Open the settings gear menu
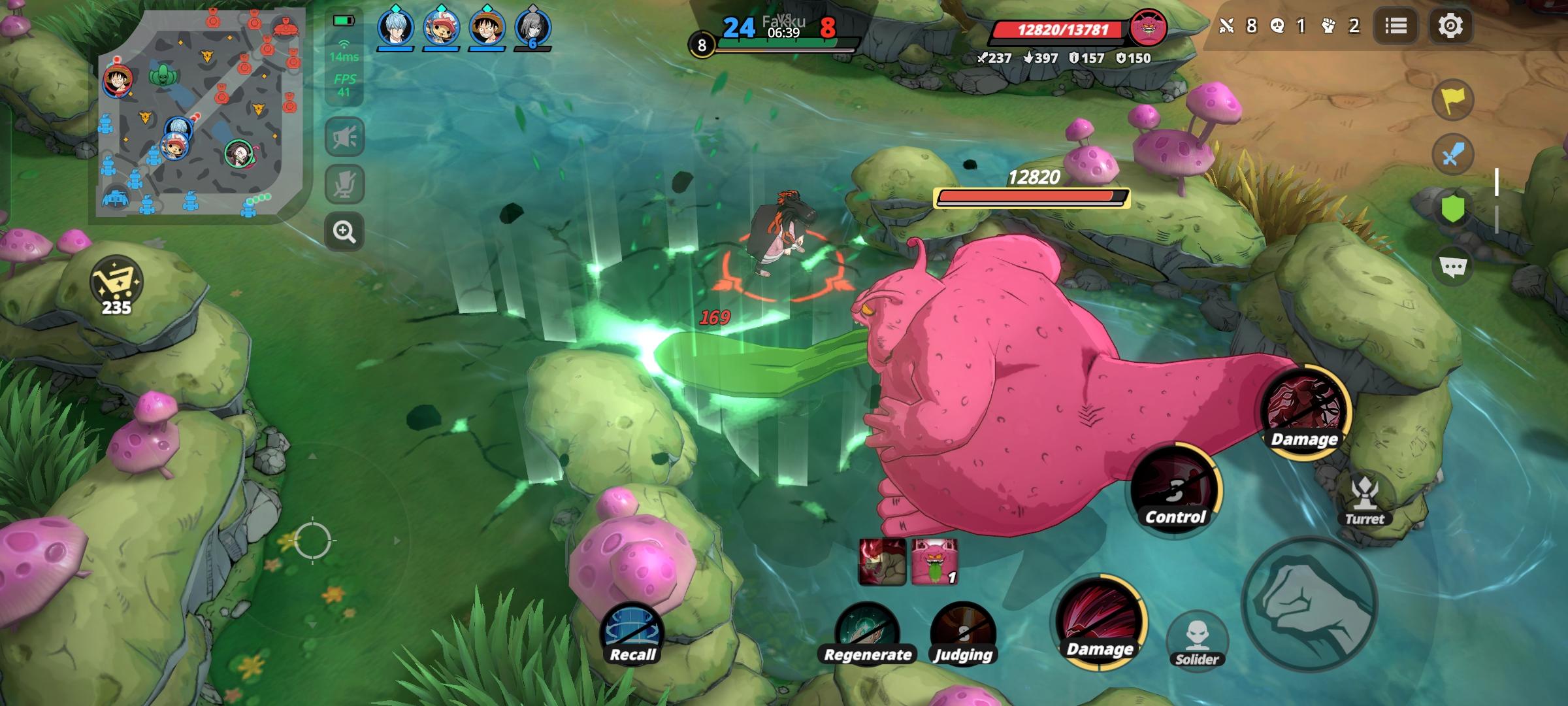The height and width of the screenshot is (706, 1568). (1450, 26)
